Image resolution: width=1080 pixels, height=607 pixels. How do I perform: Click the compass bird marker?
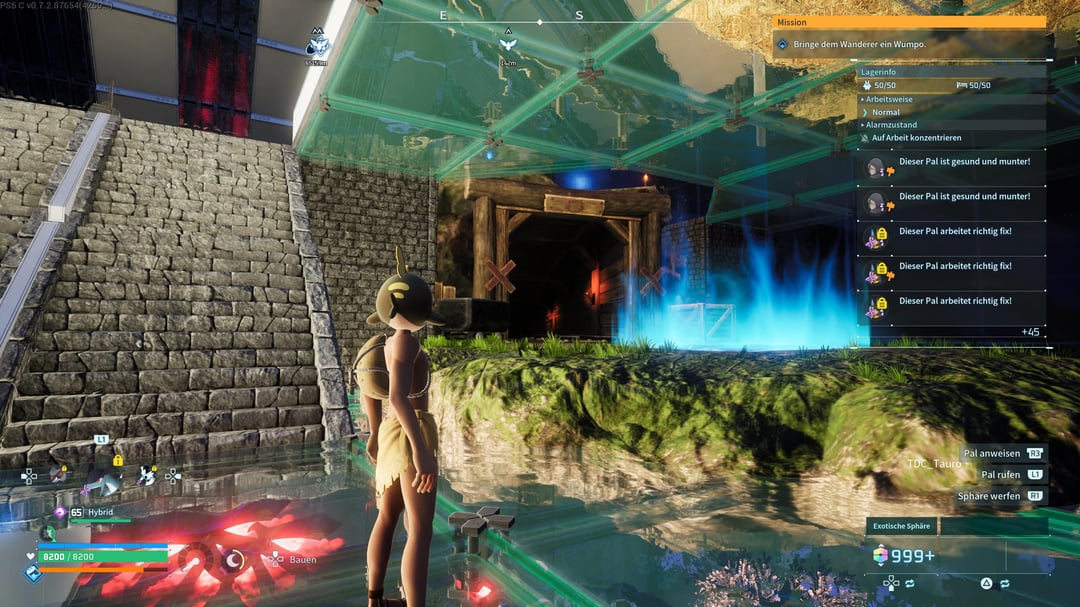coord(508,44)
